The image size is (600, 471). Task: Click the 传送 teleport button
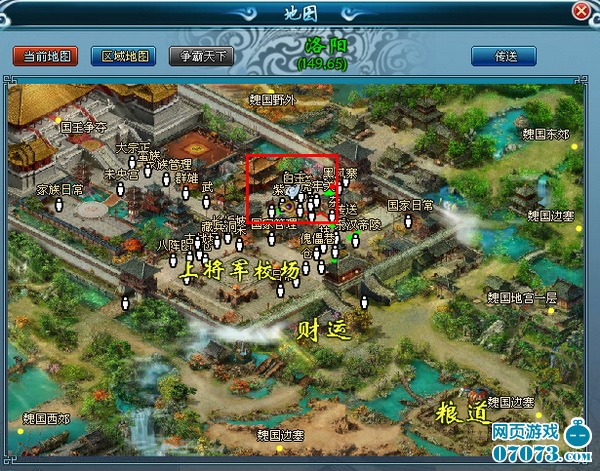507,56
